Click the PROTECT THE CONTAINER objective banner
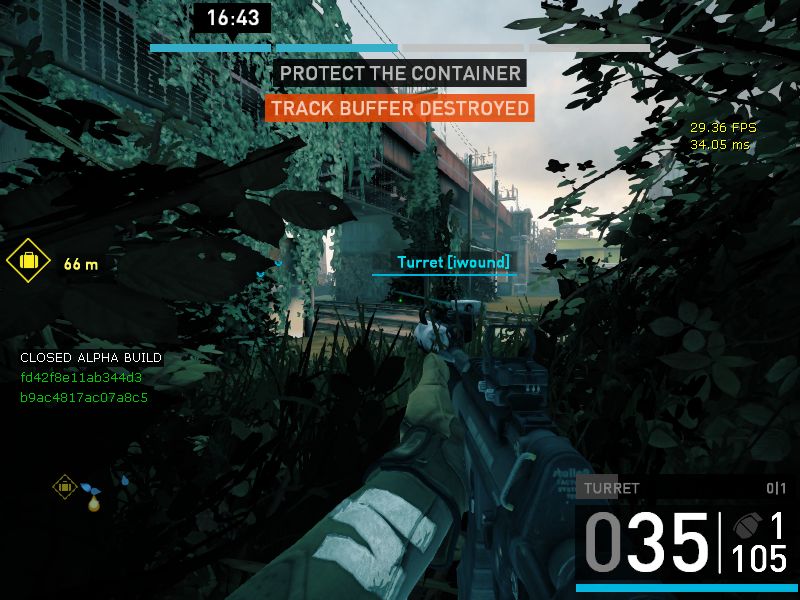The image size is (800, 600). [x=400, y=74]
